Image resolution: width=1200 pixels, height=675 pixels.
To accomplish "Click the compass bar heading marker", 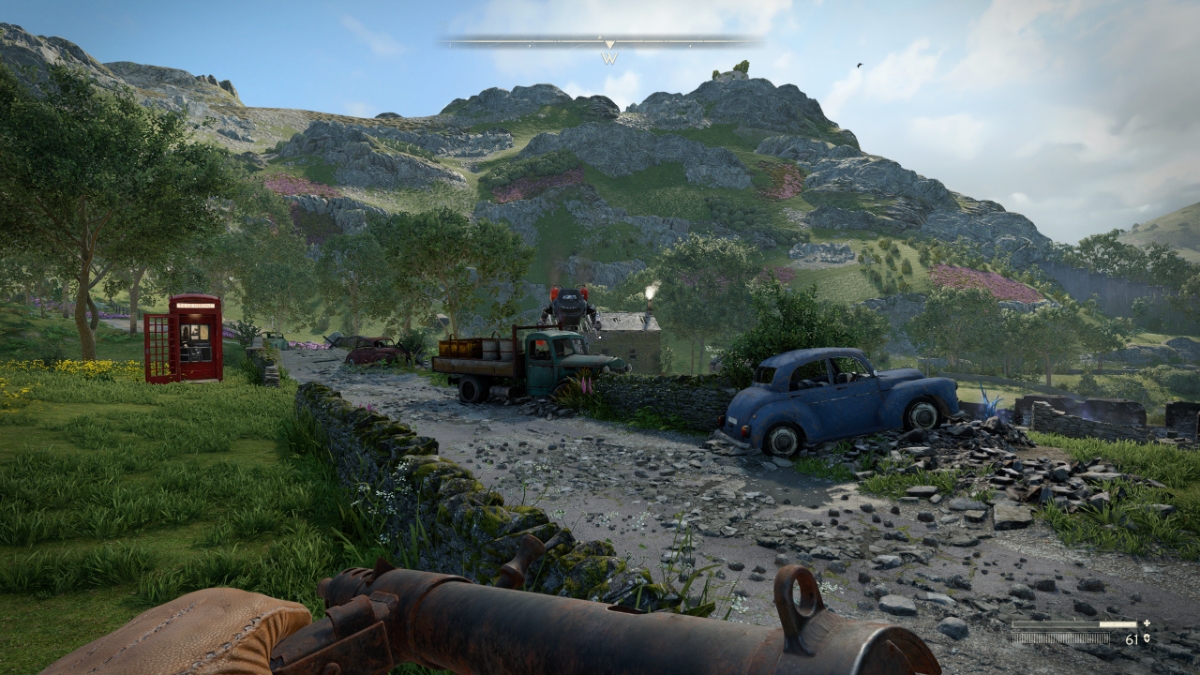I will tap(608, 45).
